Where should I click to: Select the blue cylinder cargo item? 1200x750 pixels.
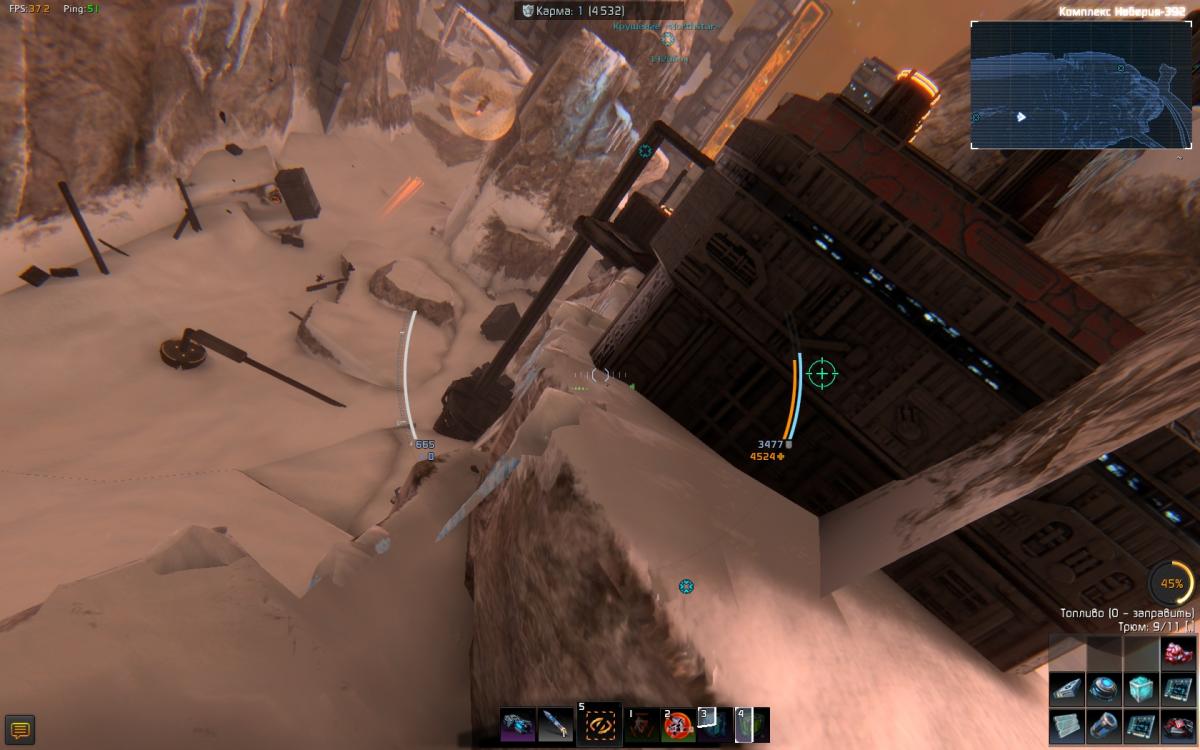1104,726
